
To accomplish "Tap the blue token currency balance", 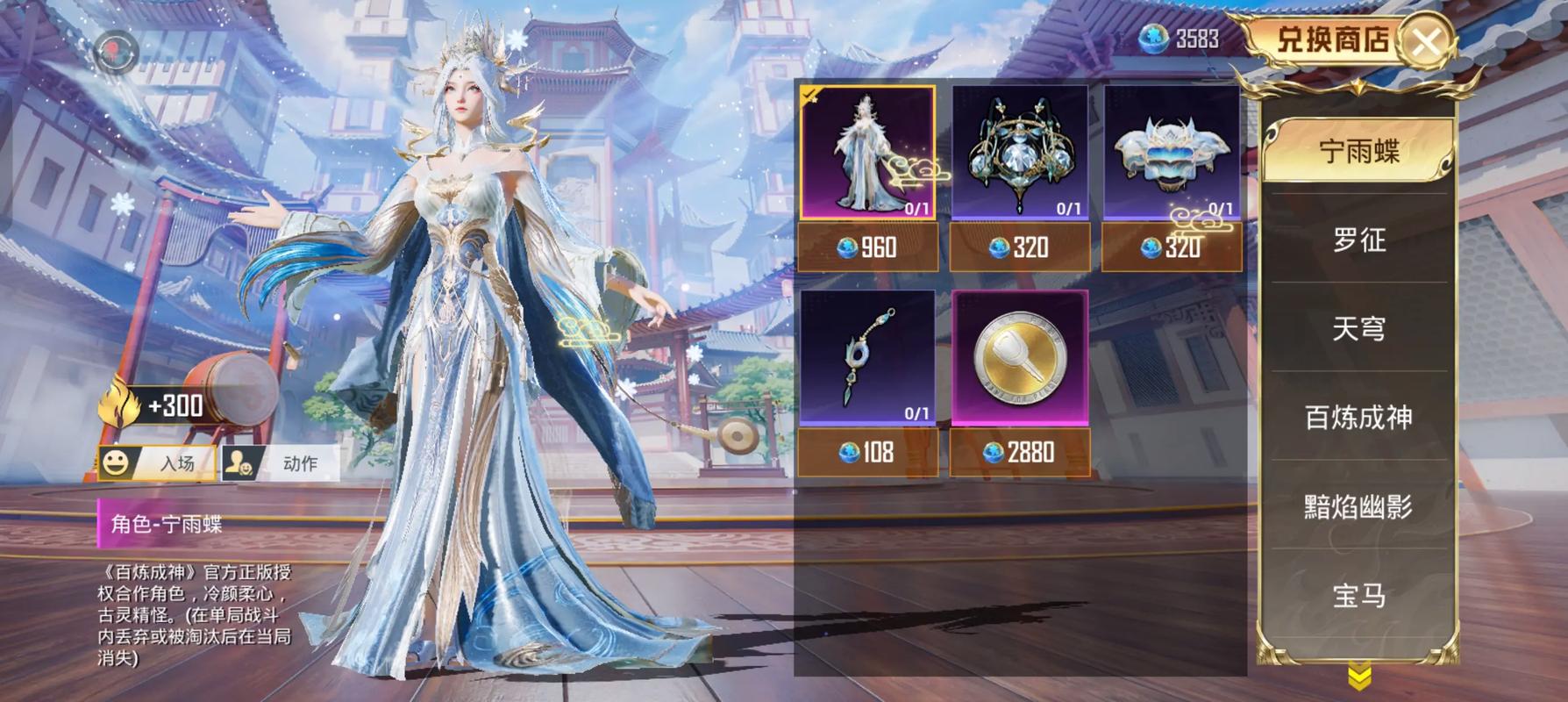I will [x=1180, y=39].
